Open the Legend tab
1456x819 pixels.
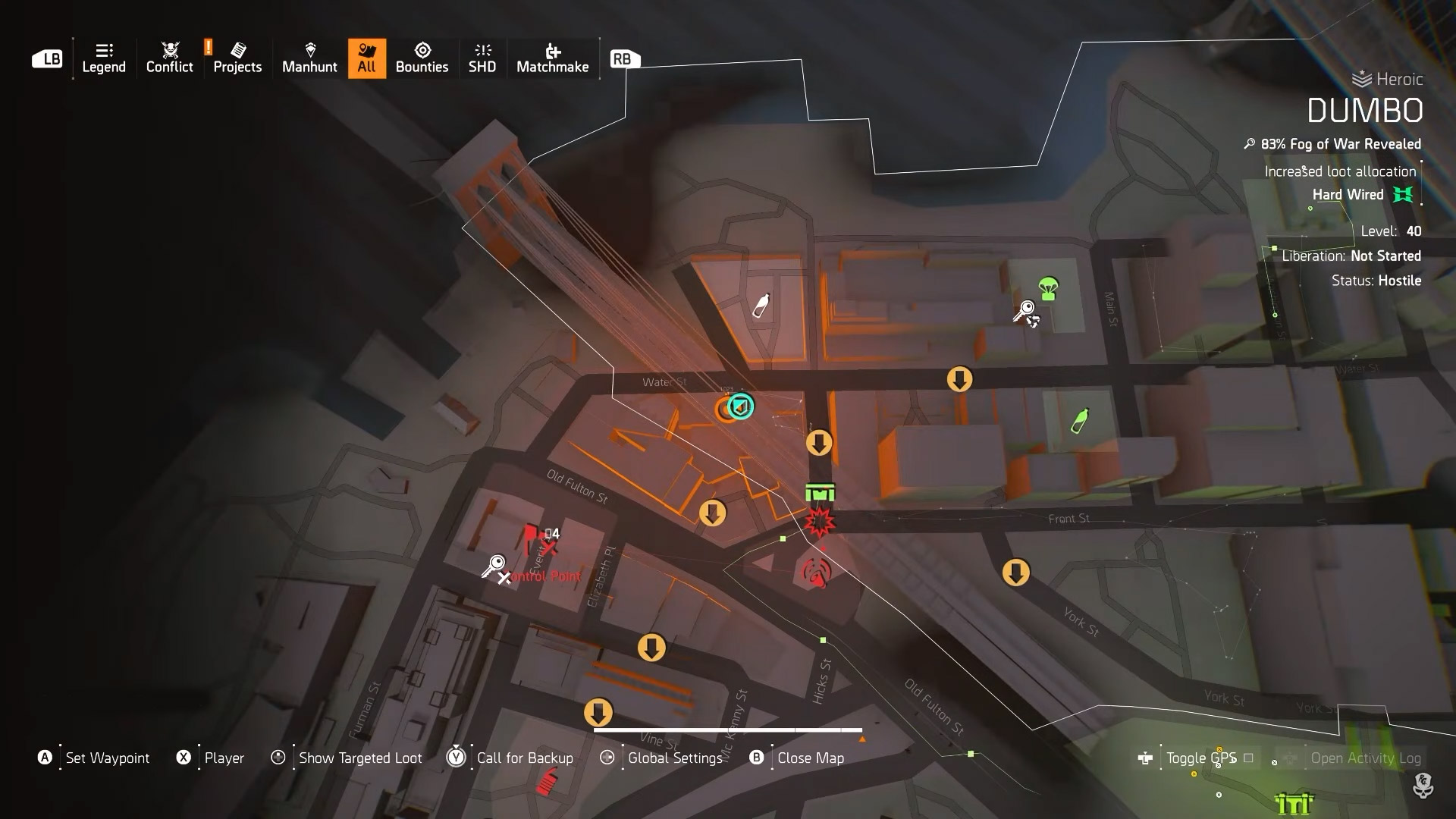pos(104,58)
